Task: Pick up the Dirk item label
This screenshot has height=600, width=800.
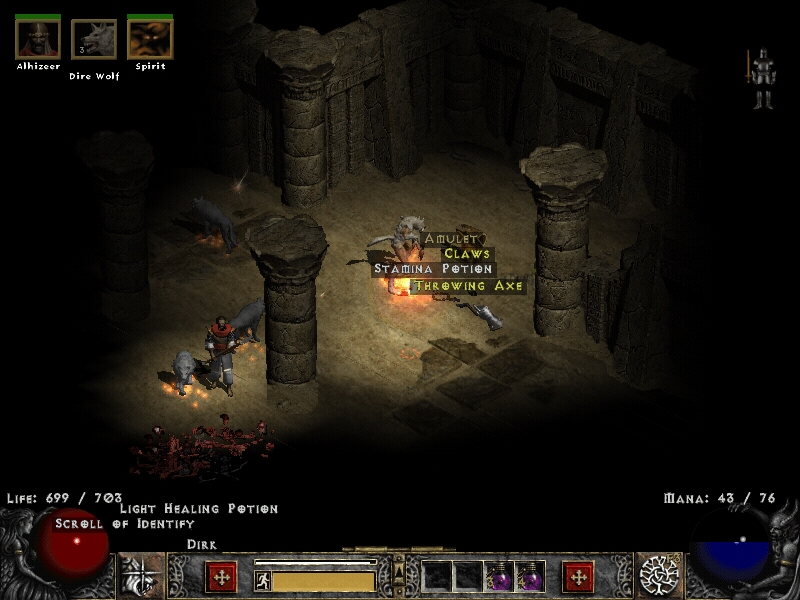Action: 202,544
